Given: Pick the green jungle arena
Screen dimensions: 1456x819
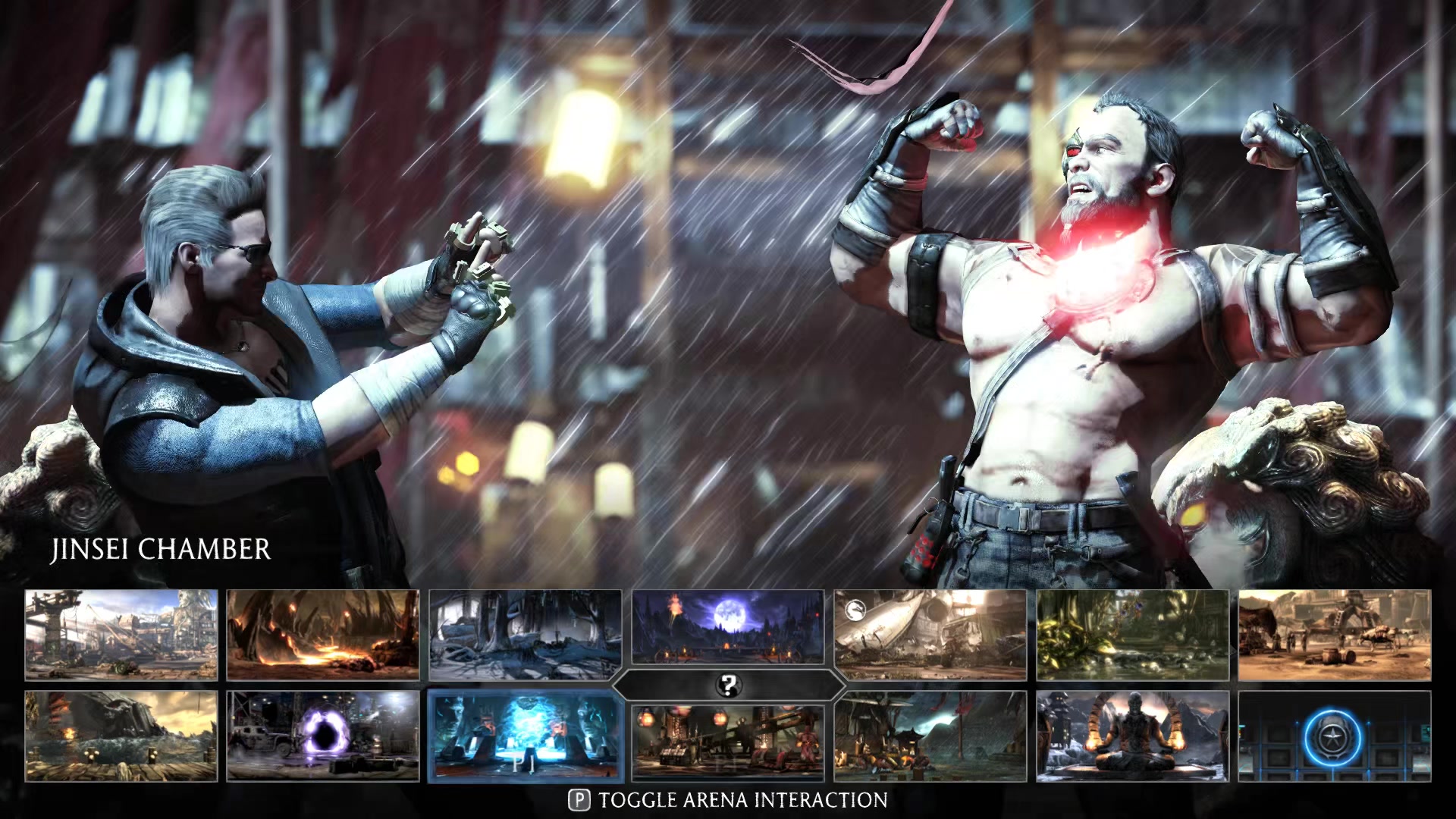Looking at the screenshot, I should 1133,635.
